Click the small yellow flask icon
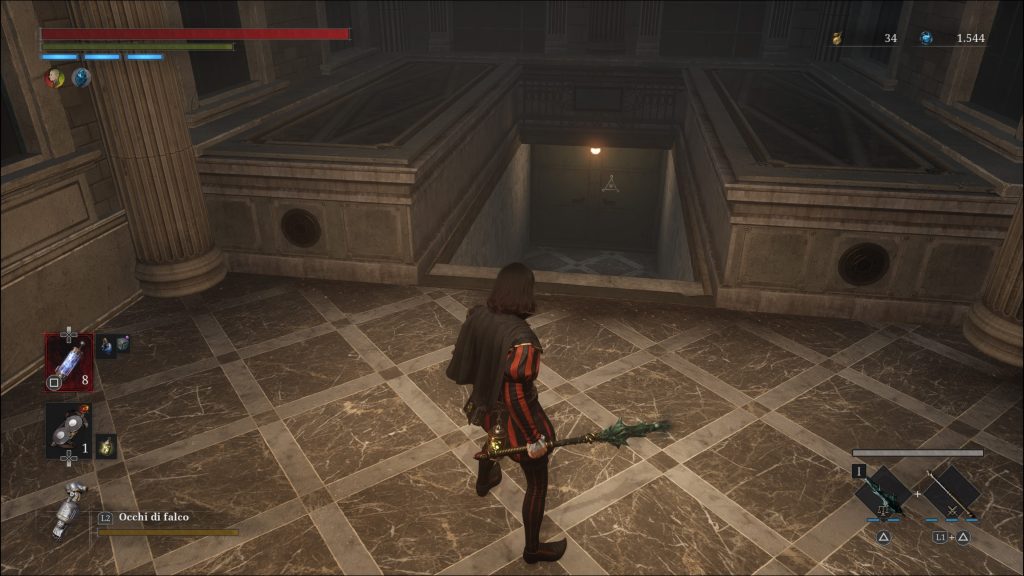This screenshot has height=576, width=1024. (106, 446)
